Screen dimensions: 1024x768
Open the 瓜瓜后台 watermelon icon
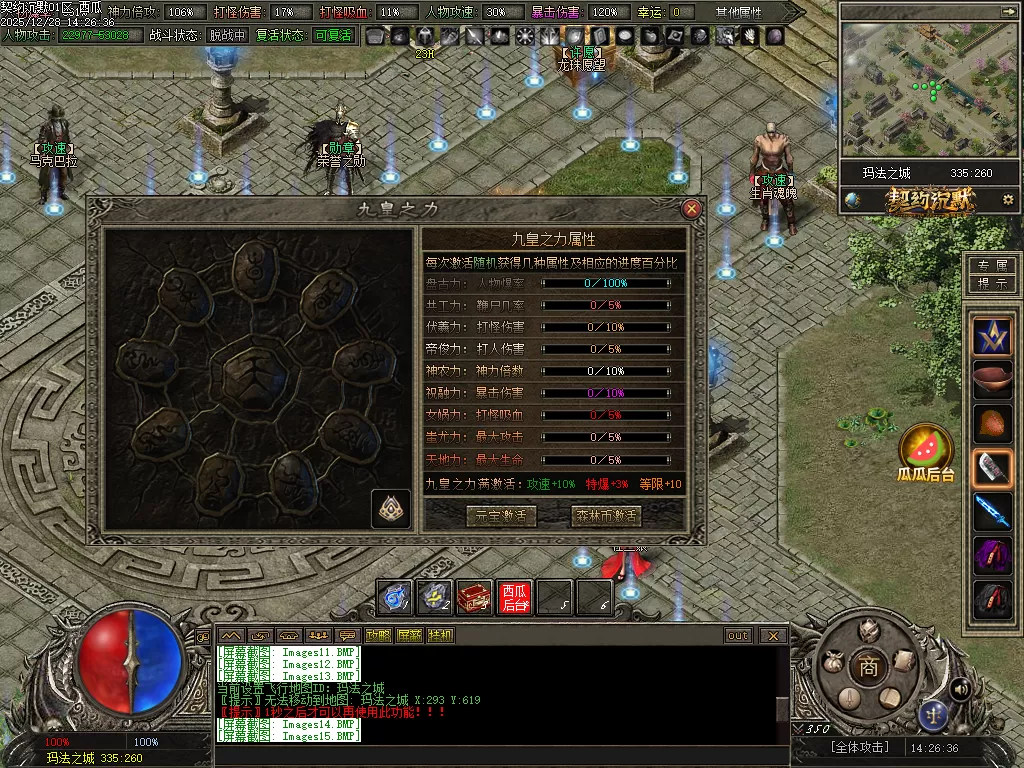tap(925, 445)
